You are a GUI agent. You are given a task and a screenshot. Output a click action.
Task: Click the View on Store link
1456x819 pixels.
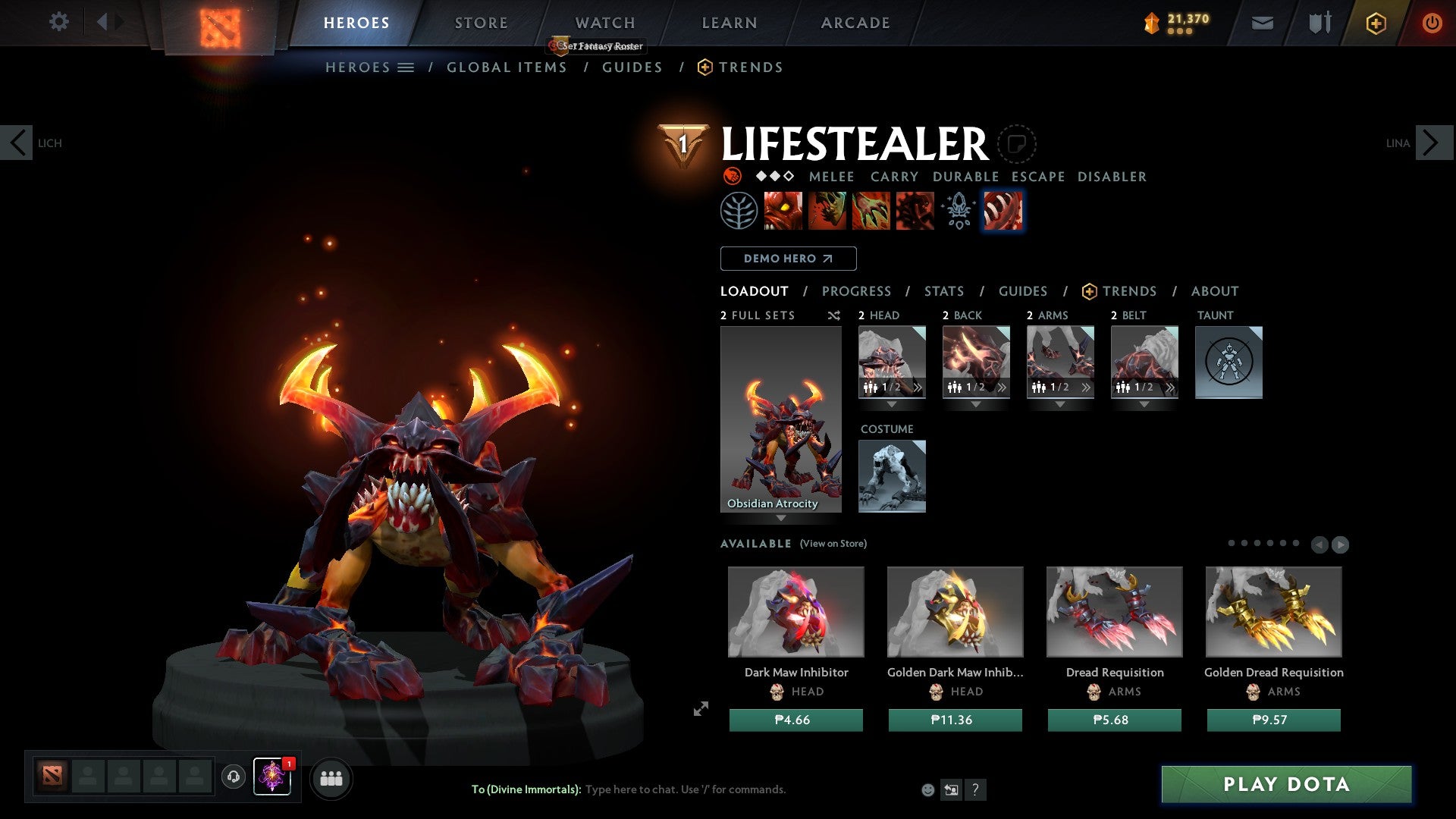coord(833,544)
